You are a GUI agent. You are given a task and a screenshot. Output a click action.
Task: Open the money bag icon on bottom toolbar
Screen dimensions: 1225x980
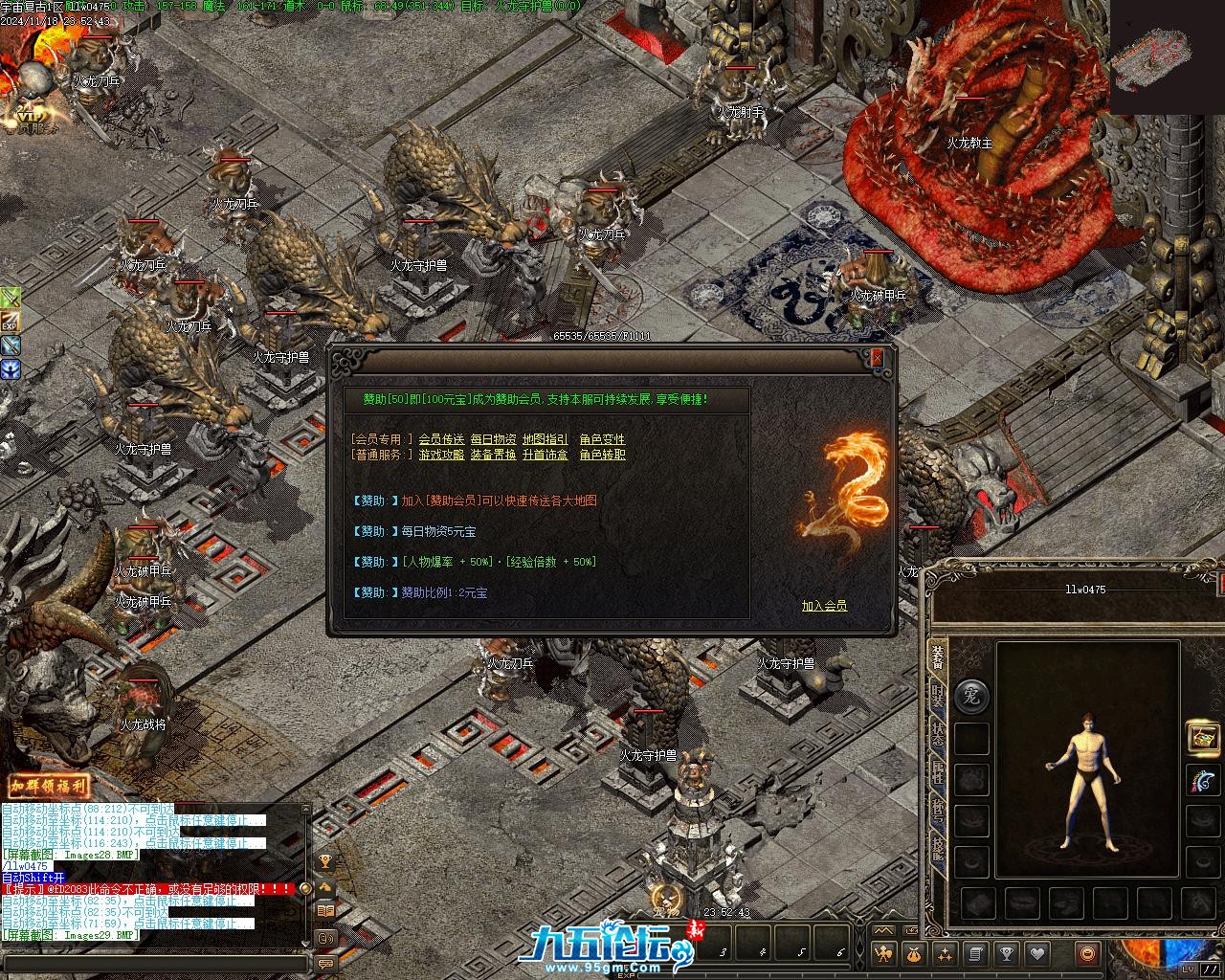[x=914, y=953]
